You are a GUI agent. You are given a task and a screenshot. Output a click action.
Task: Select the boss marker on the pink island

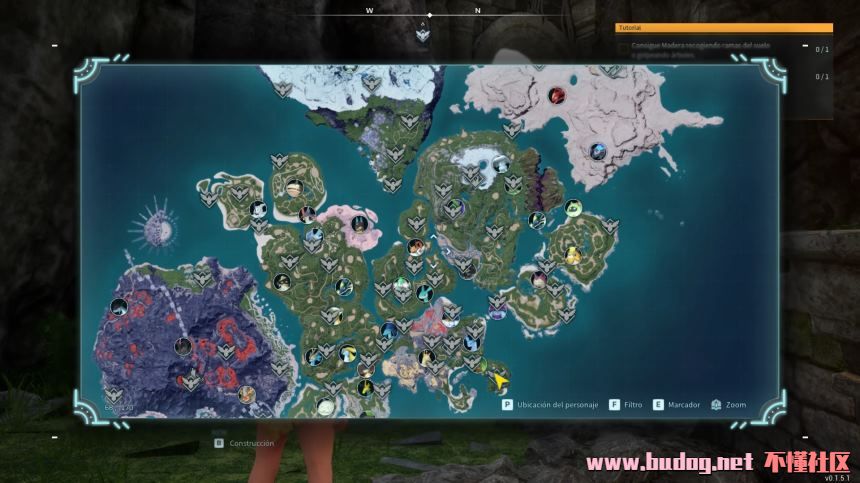357,224
